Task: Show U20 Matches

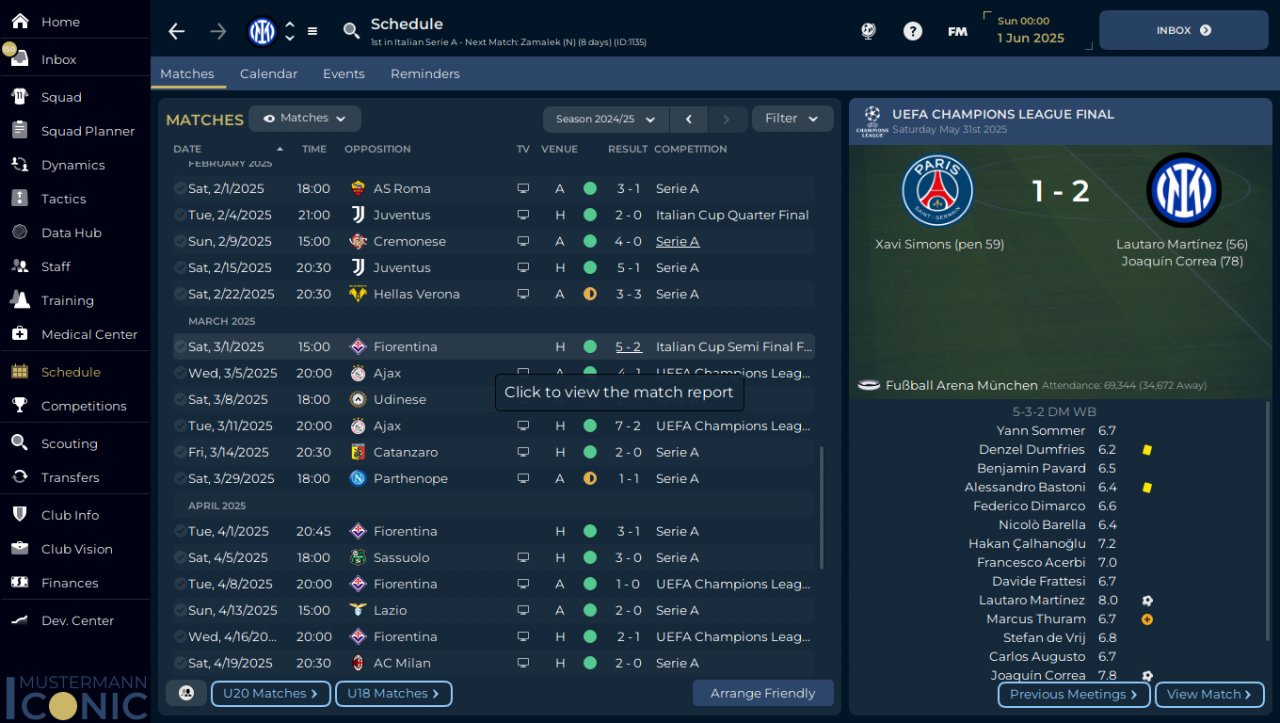Action: tap(270, 694)
